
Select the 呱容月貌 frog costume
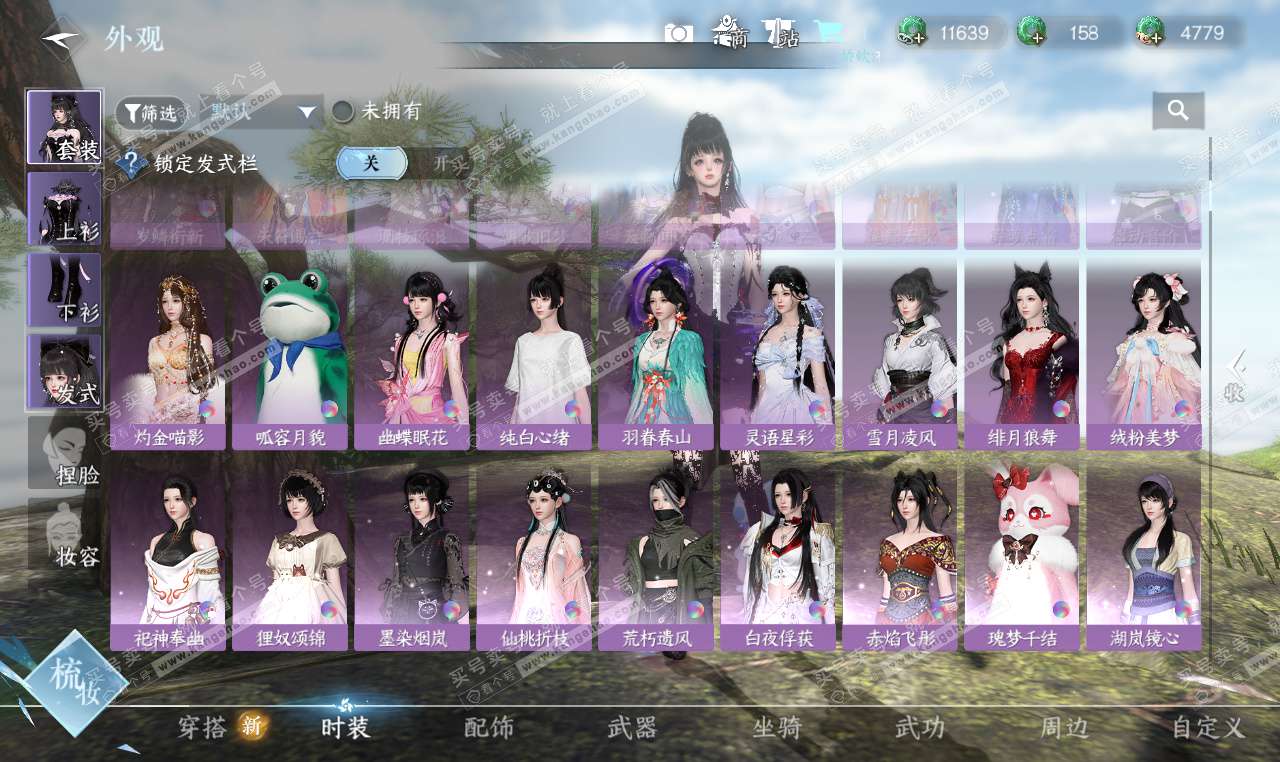coord(290,357)
